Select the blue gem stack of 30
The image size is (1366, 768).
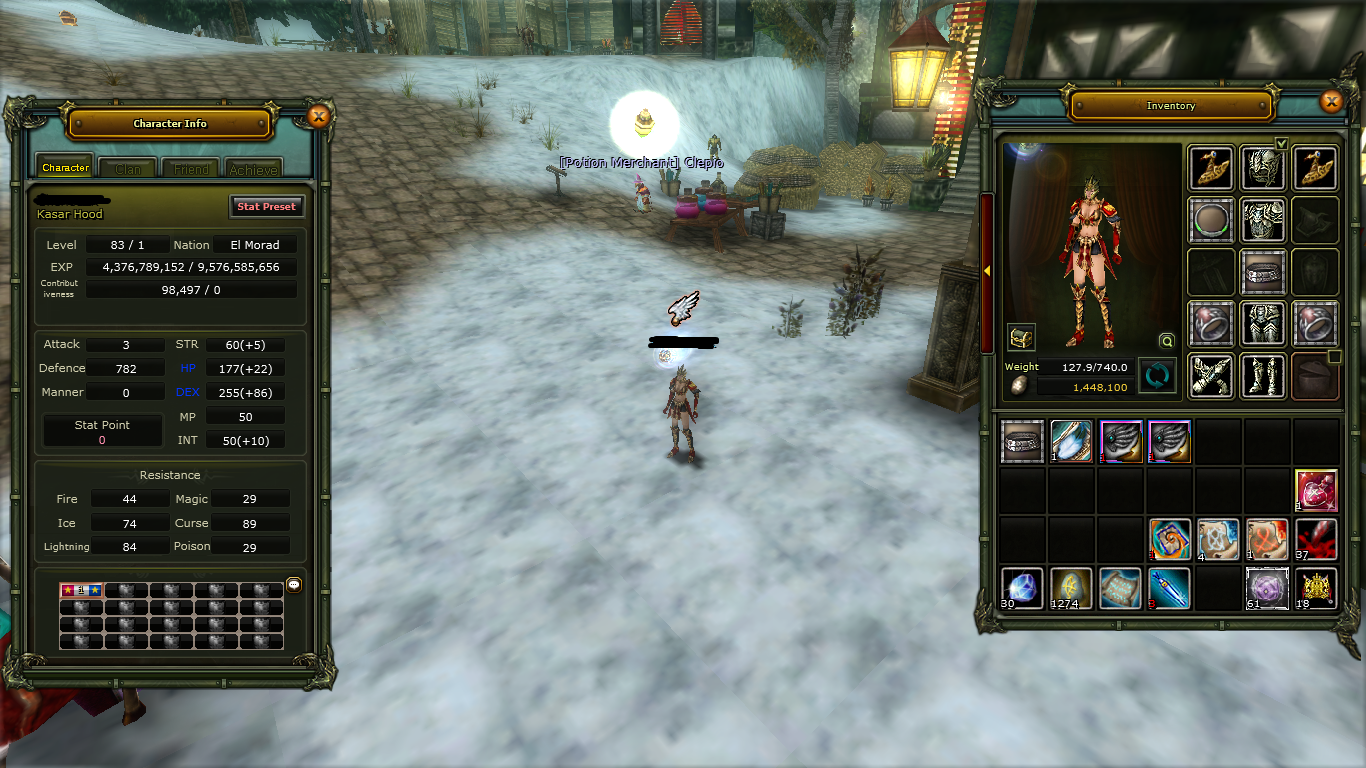[1022, 588]
